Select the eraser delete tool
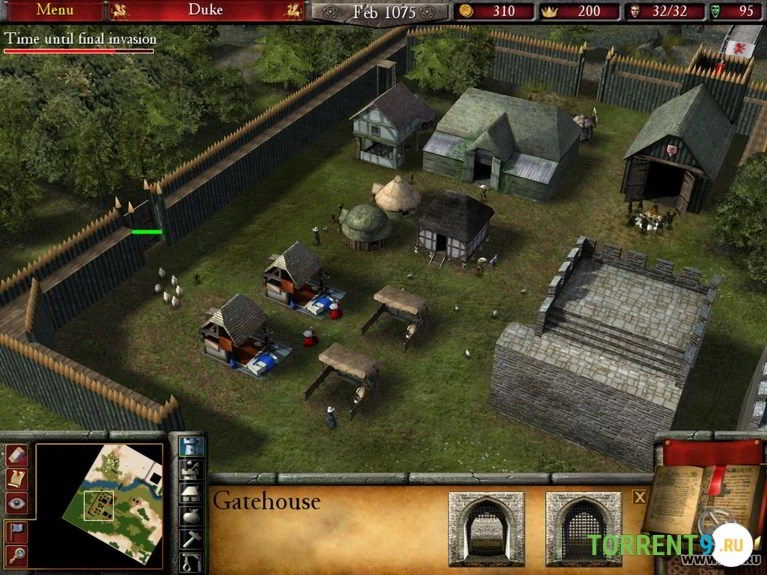This screenshot has width=767, height=575. pyautogui.click(x=17, y=455)
